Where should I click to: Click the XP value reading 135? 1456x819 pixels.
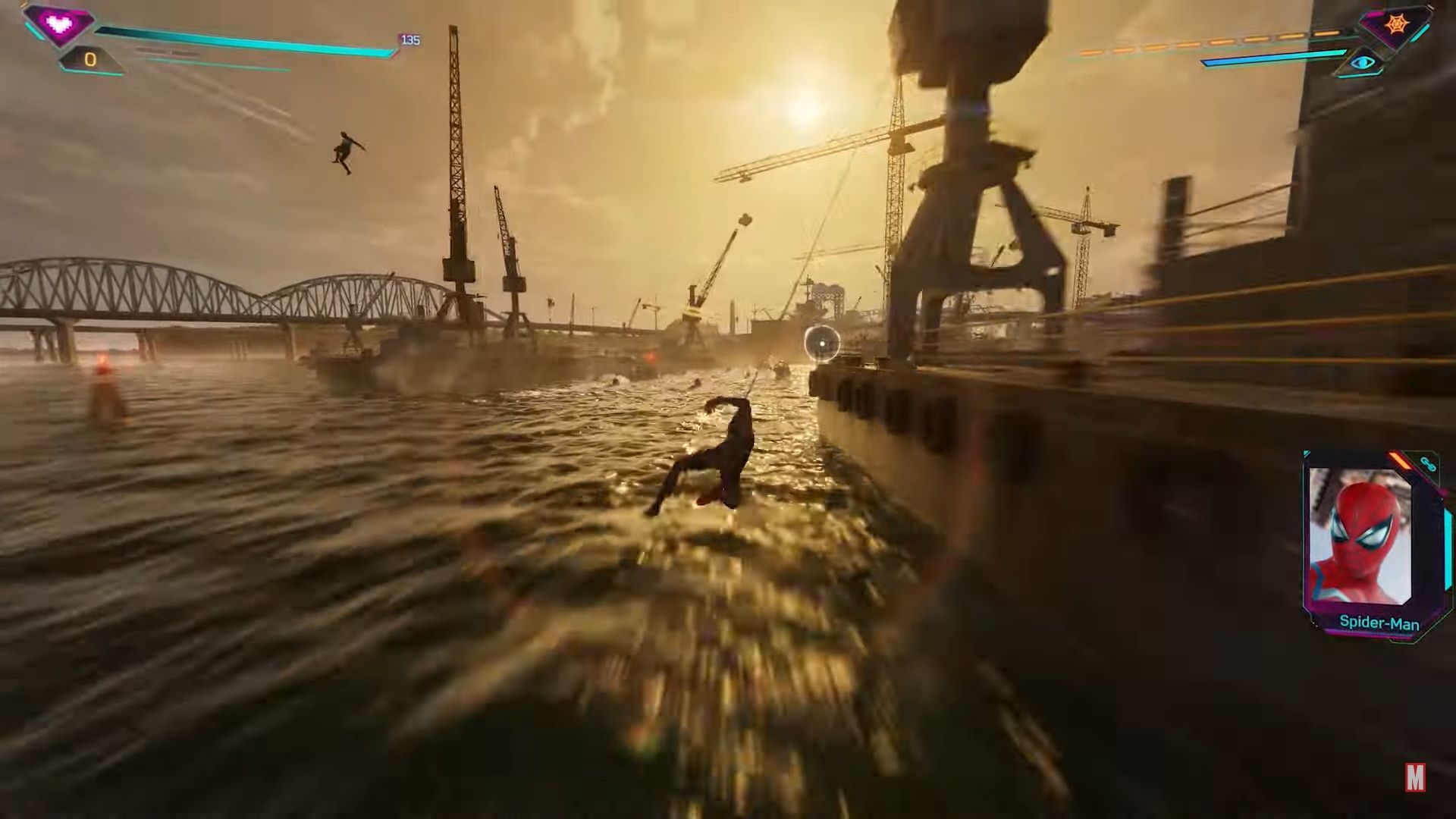point(409,39)
